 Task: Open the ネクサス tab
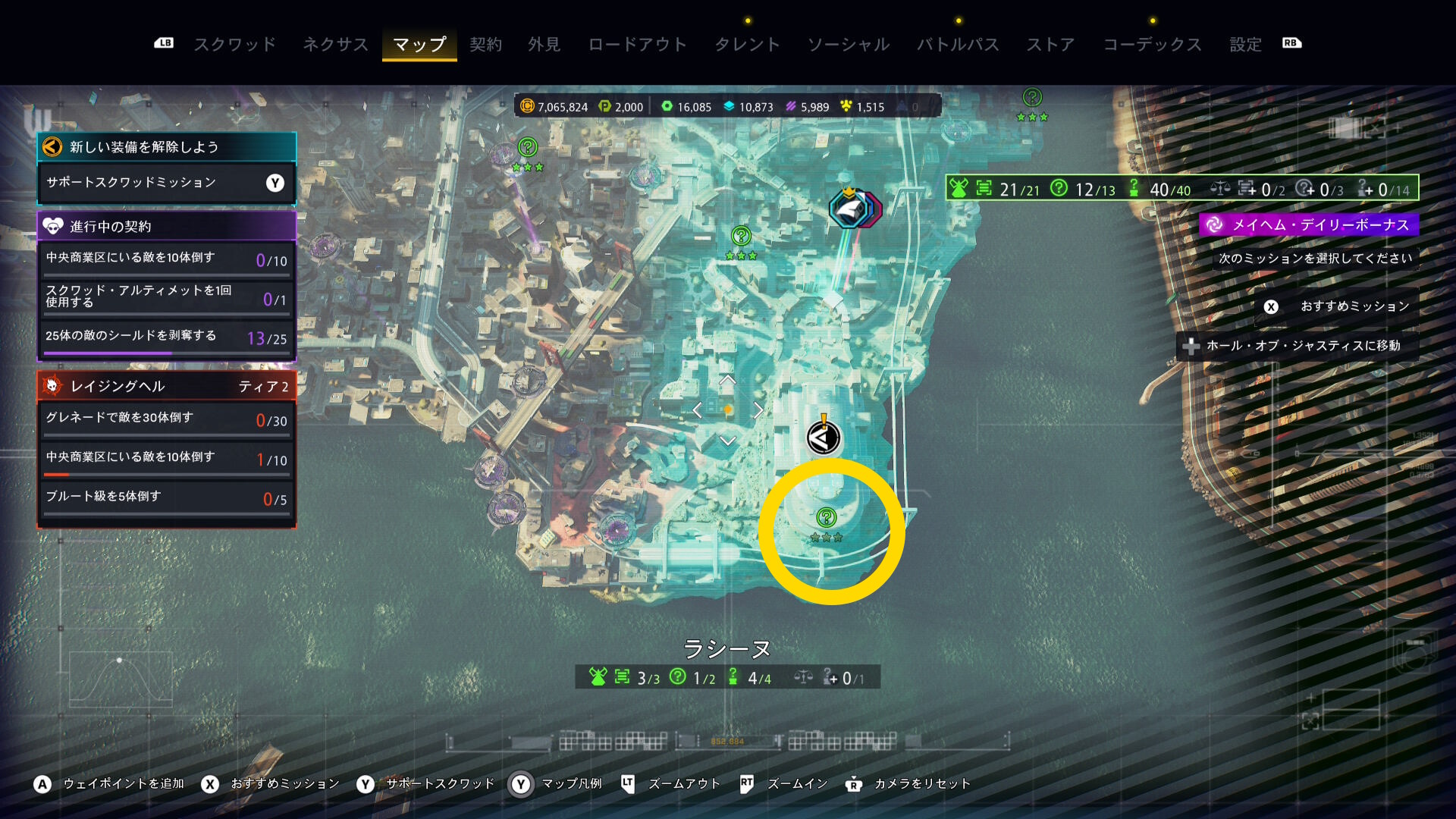(x=335, y=44)
